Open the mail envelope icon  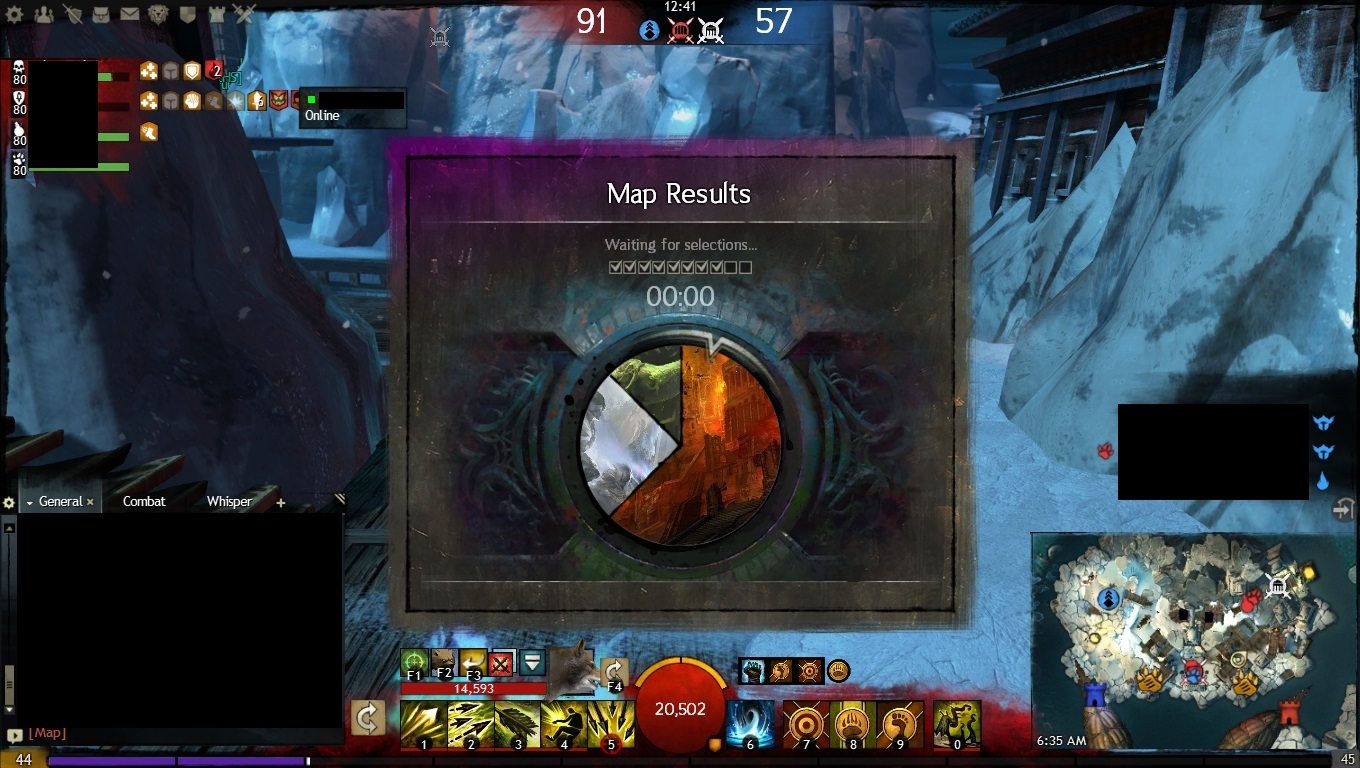130,14
